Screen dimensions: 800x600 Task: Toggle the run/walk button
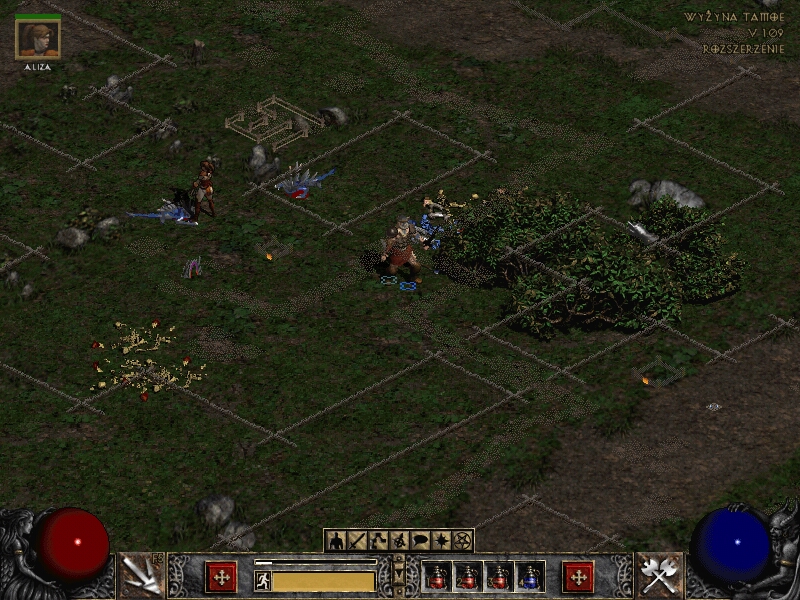(x=263, y=581)
